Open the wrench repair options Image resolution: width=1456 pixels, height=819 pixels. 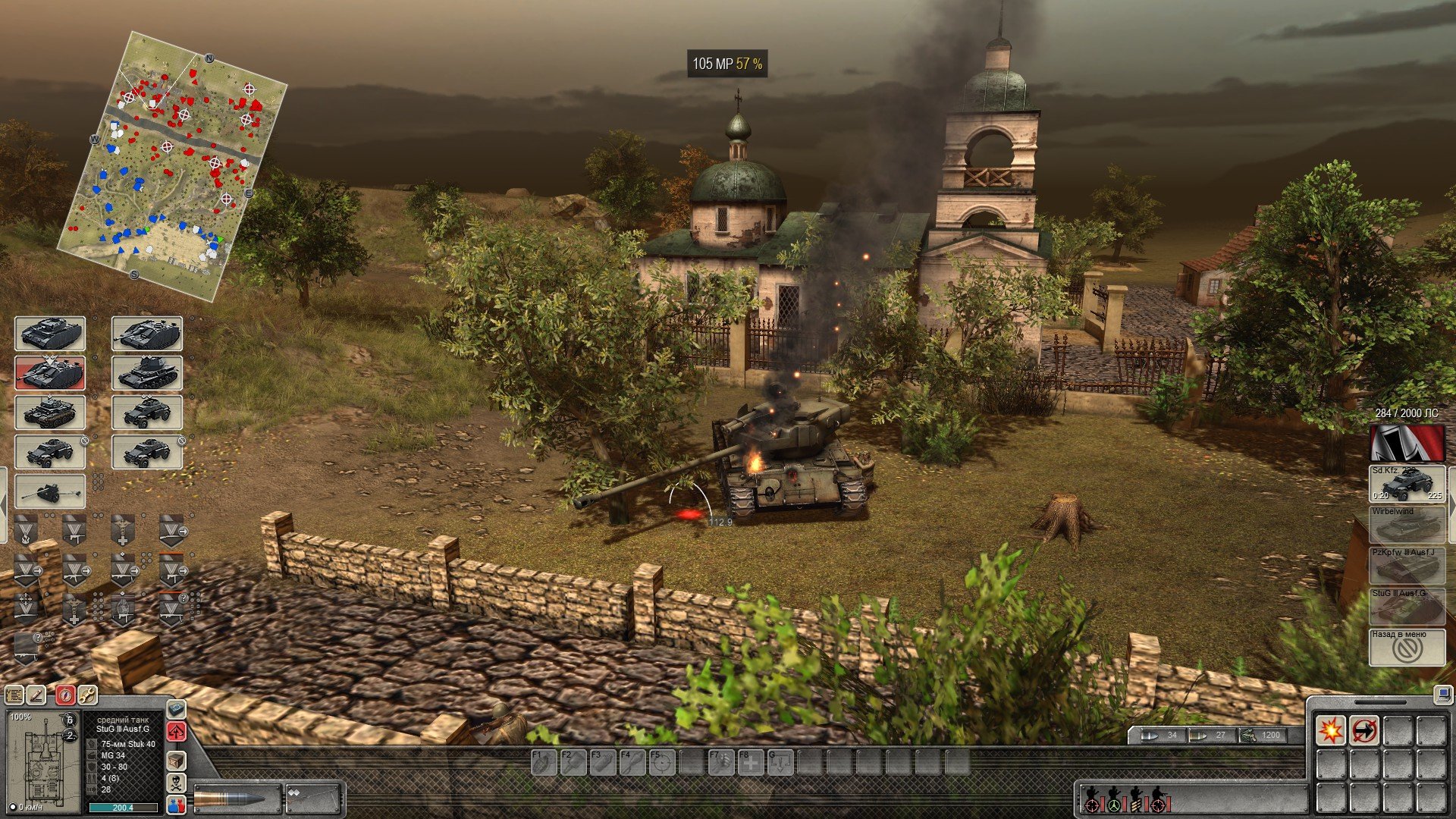[87, 695]
